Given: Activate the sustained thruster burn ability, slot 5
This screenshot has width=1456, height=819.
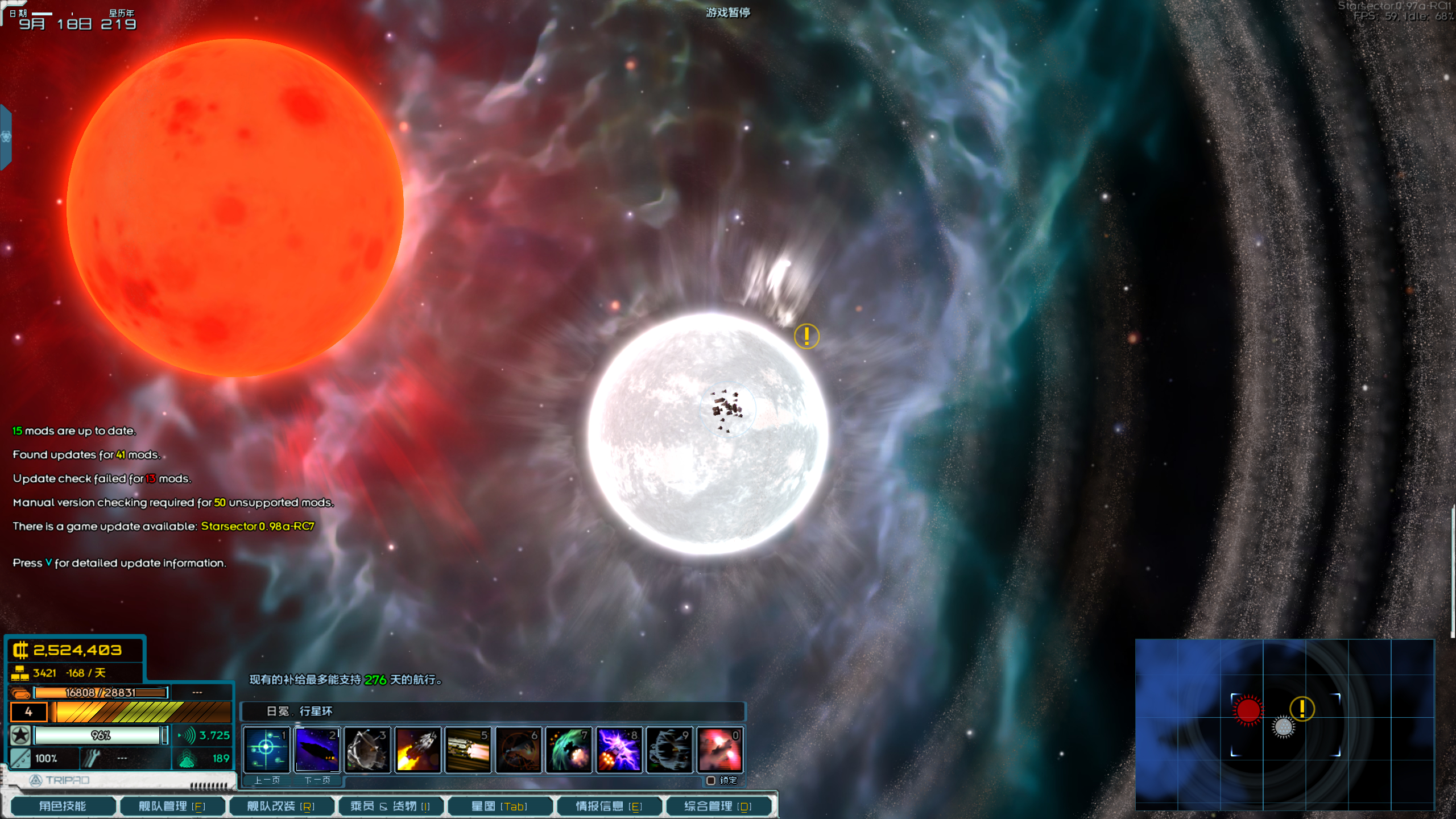Looking at the screenshot, I should point(468,750).
